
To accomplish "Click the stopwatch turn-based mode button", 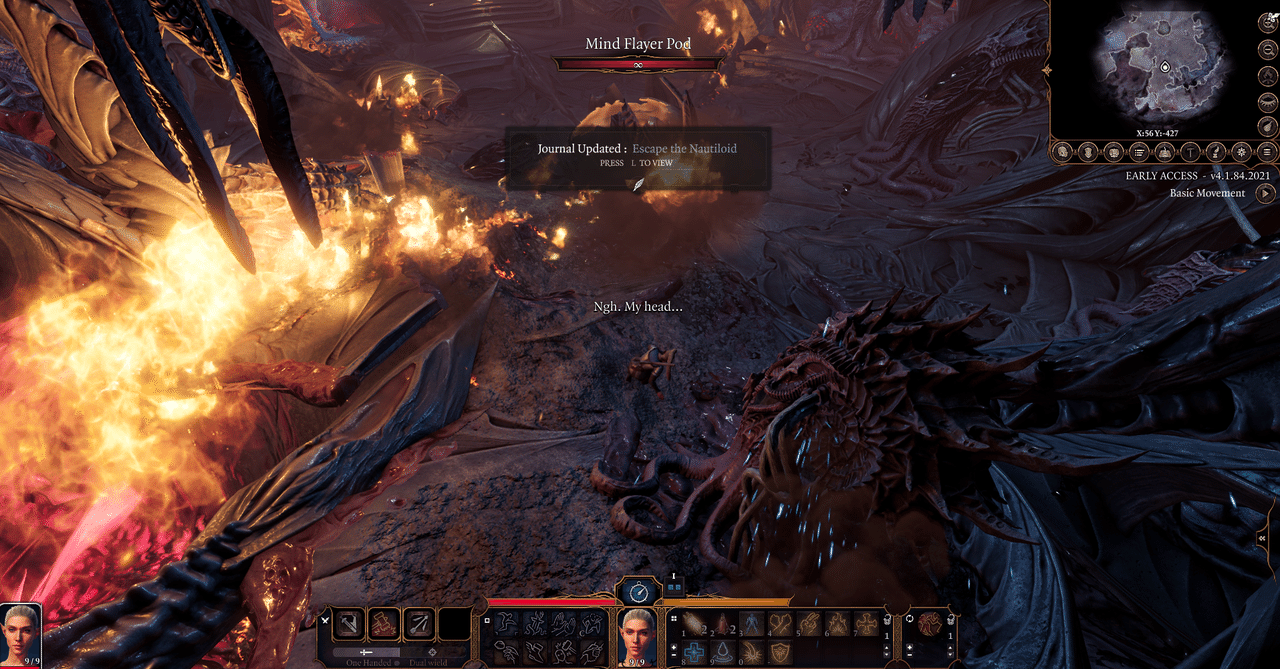I will [640, 592].
